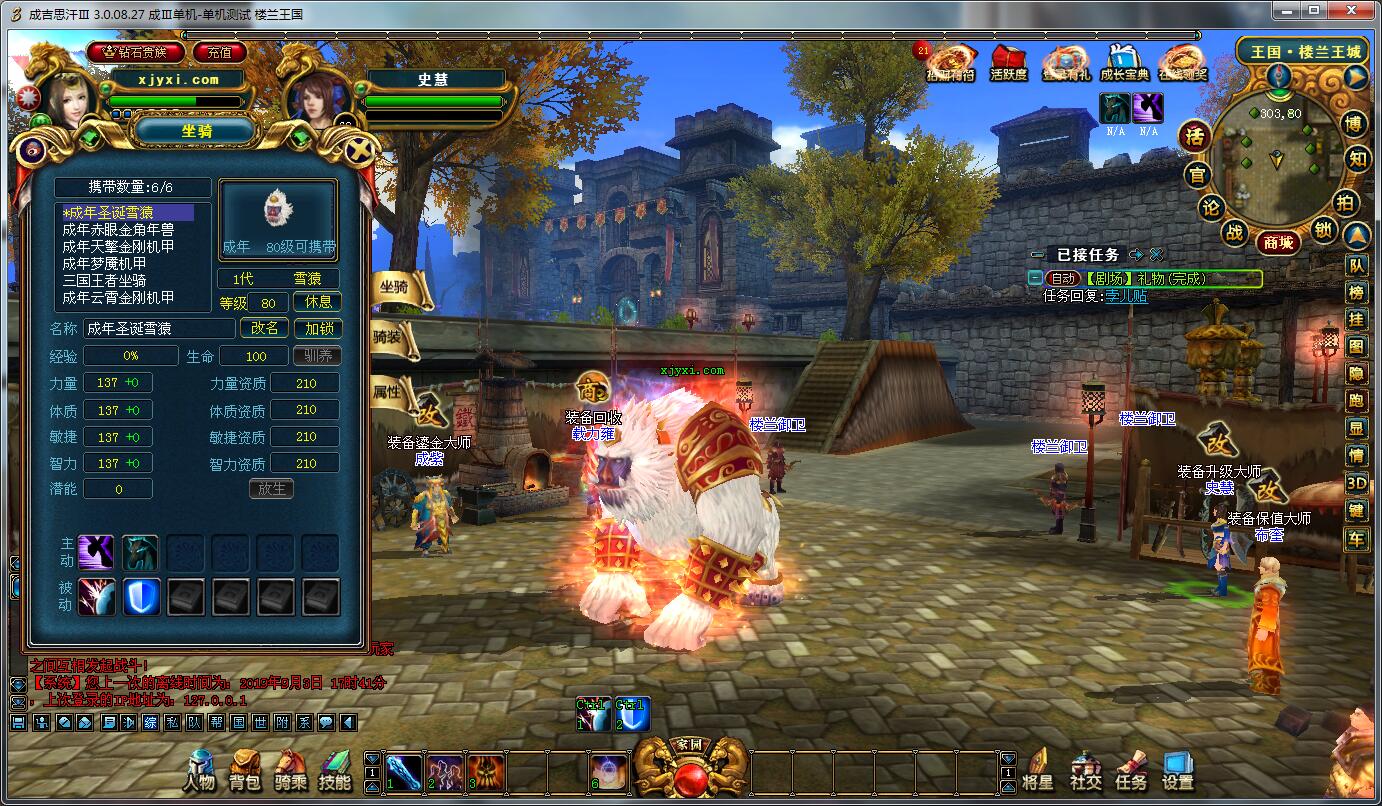Click the 李儿贴 quest reply link
Screen dimensions: 1382x806
pyautogui.click(x=1126, y=296)
